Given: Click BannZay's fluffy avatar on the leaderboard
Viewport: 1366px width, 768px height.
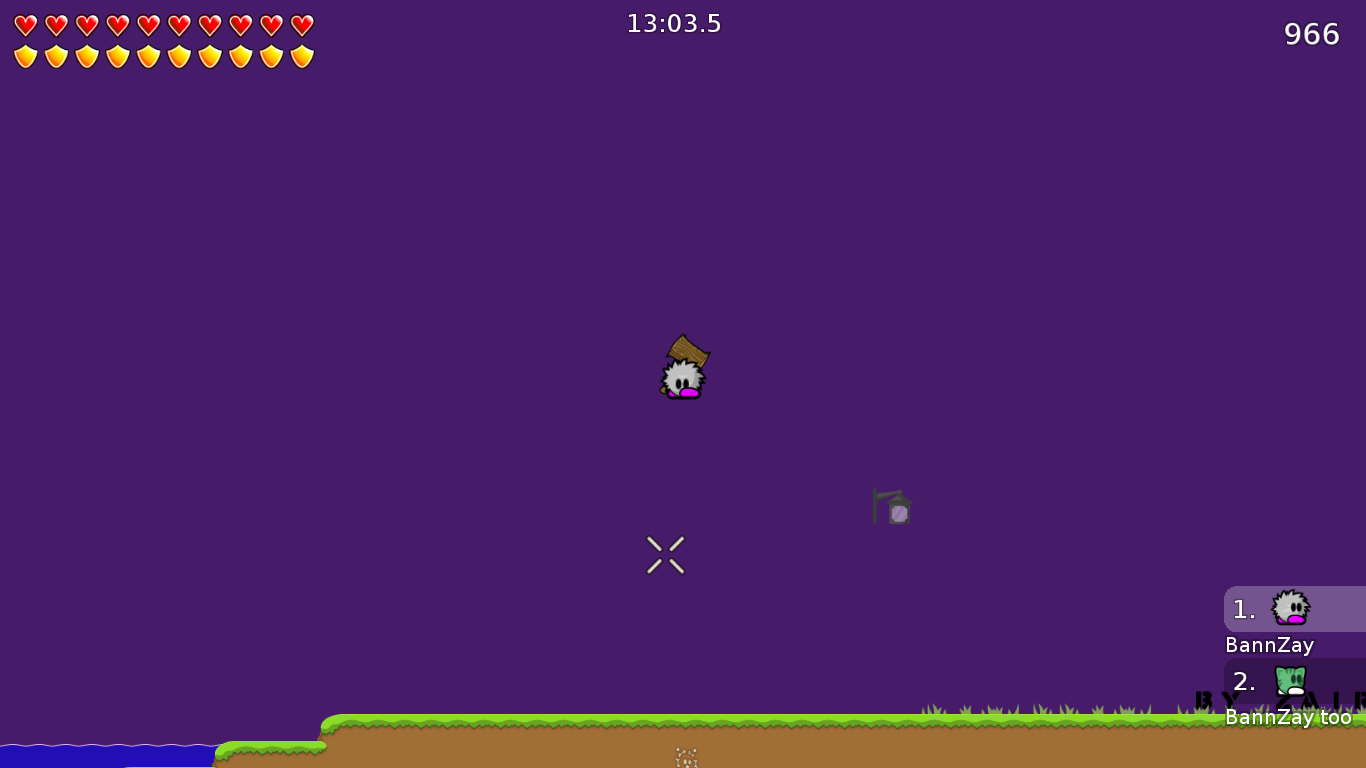Looking at the screenshot, I should click(1290, 608).
